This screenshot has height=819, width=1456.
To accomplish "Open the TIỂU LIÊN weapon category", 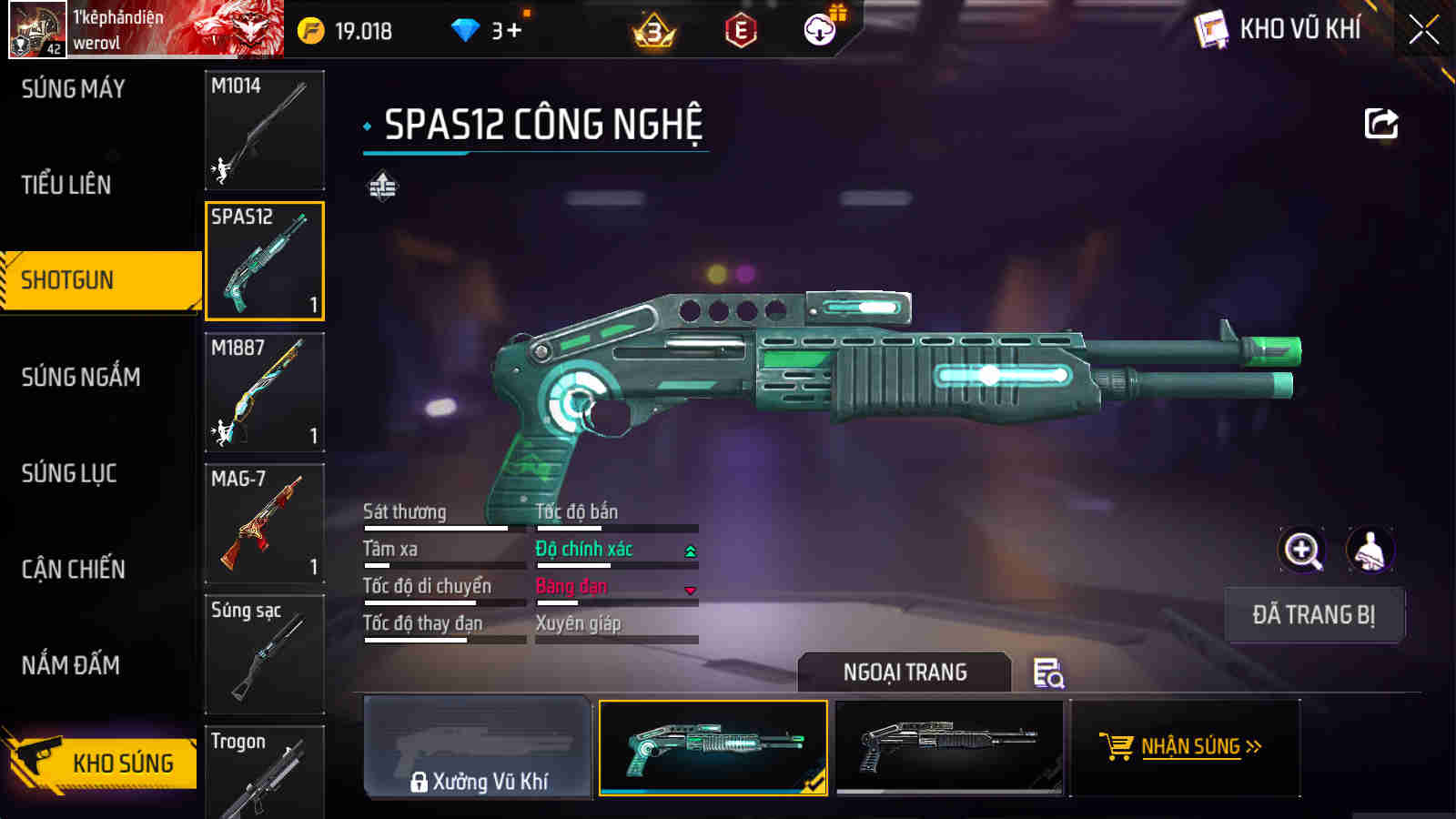I will [66, 185].
